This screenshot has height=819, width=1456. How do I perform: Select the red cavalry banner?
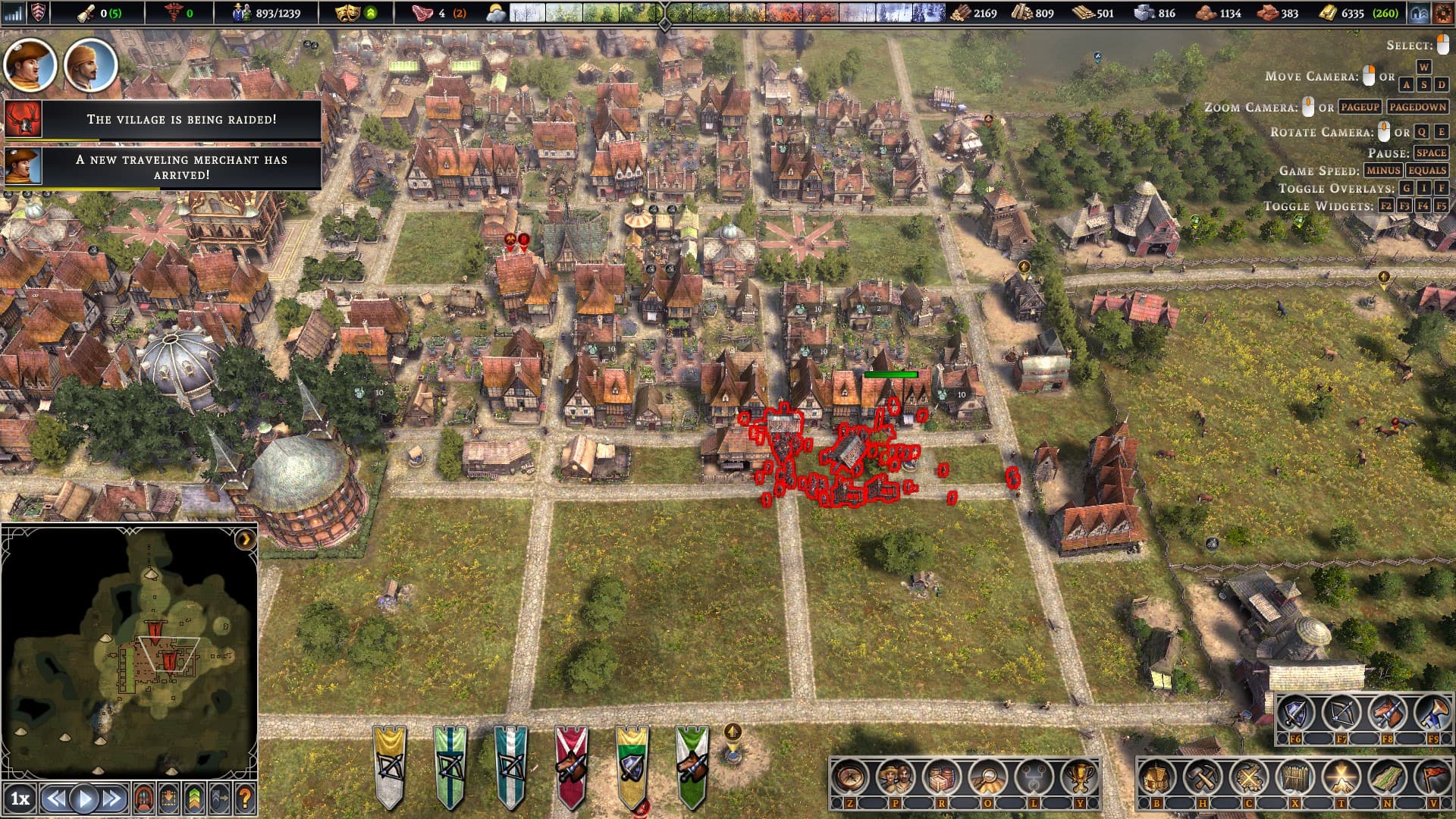(571, 766)
